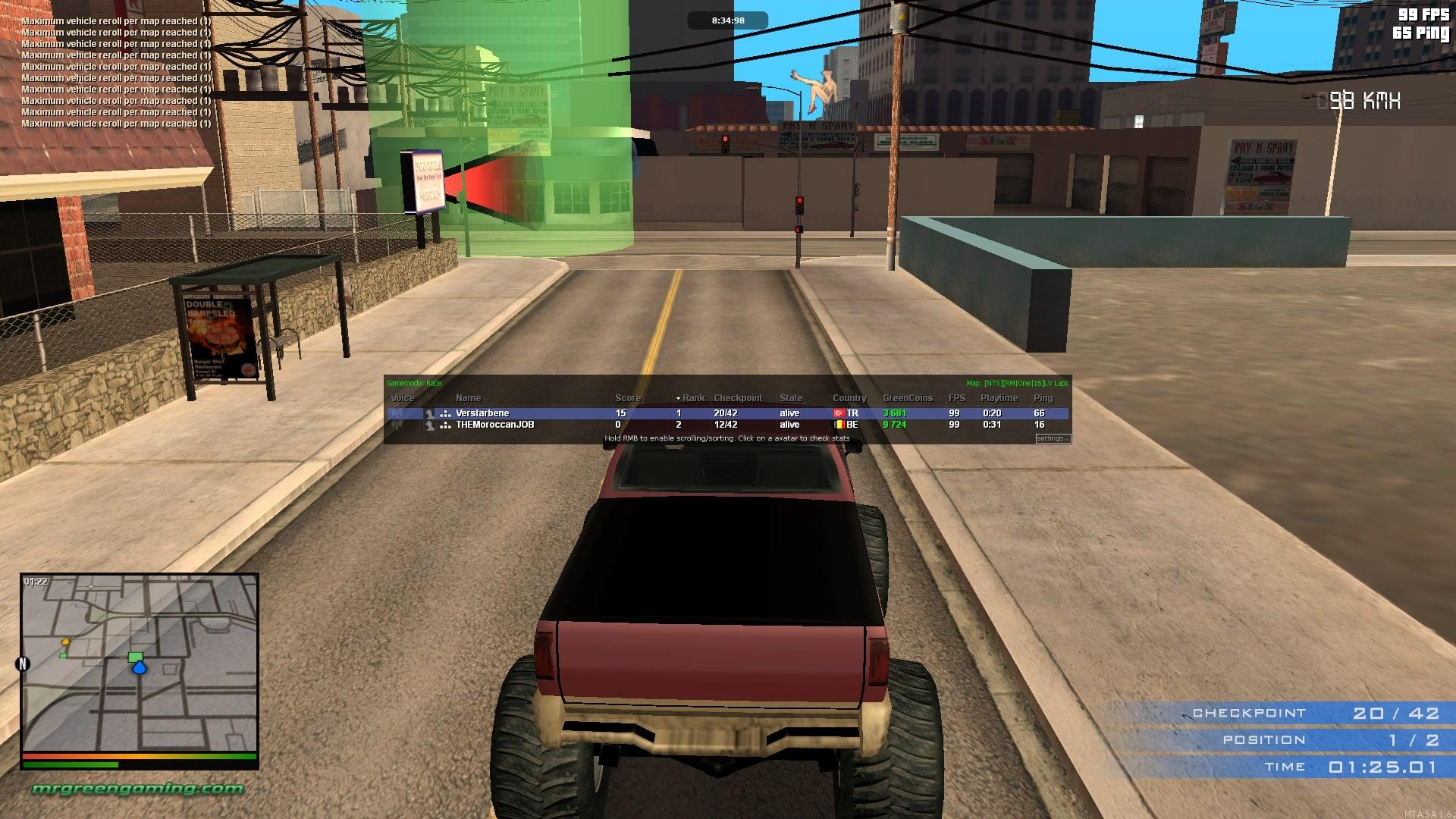
Task: Click the minimap radar
Action: click(140, 662)
